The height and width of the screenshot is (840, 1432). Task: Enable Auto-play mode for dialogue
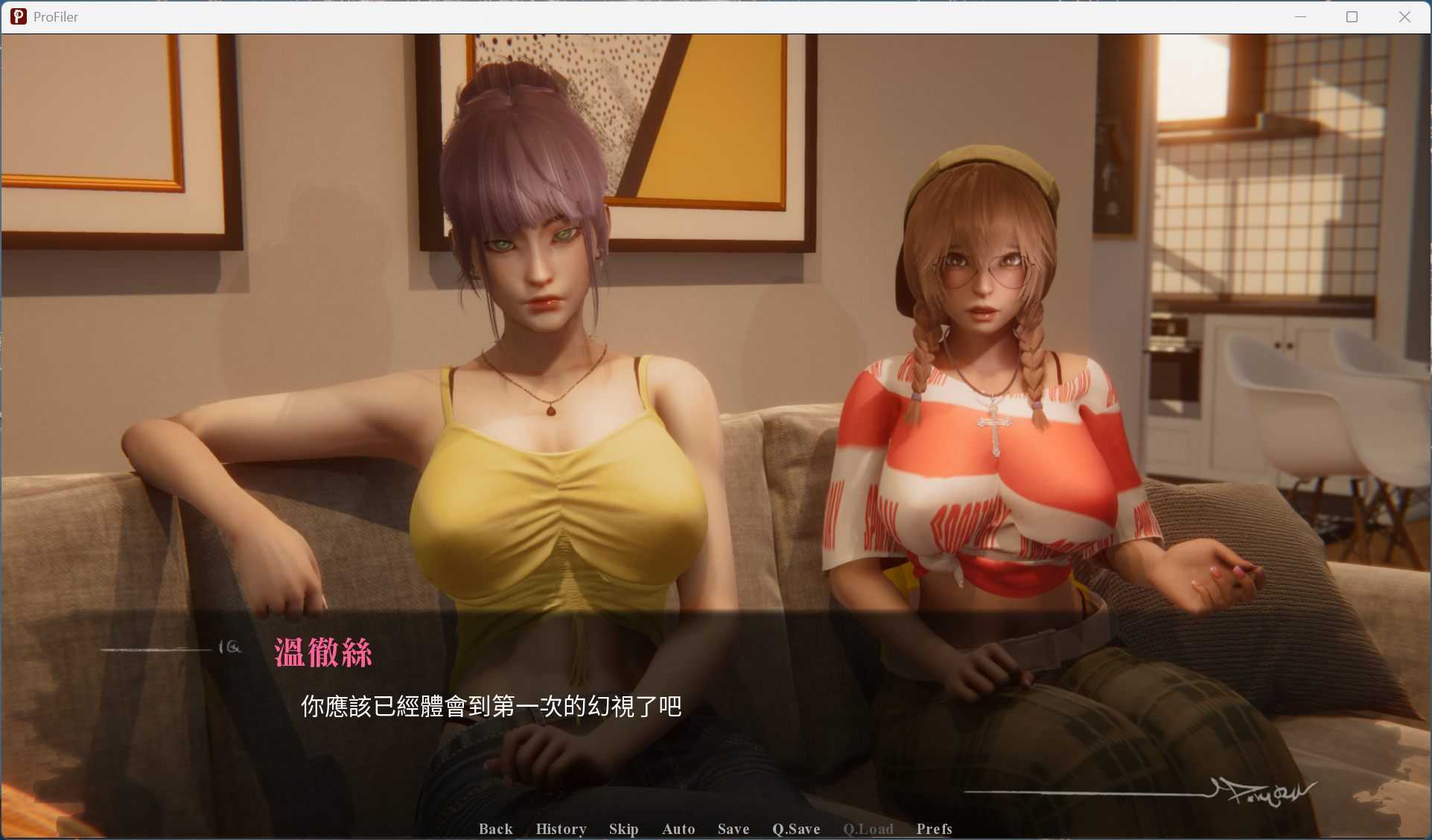click(678, 829)
